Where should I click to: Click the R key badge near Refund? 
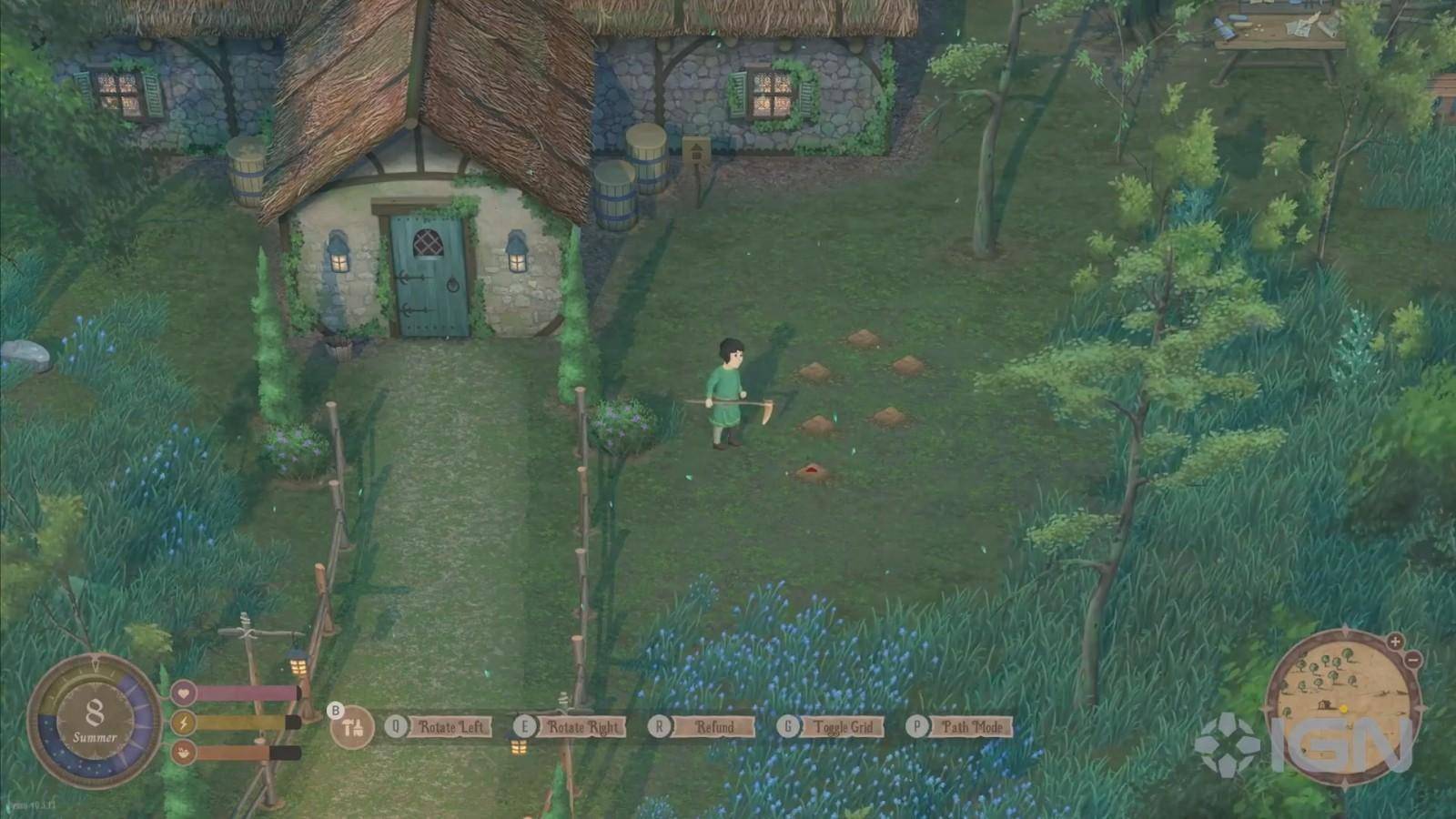[658, 727]
